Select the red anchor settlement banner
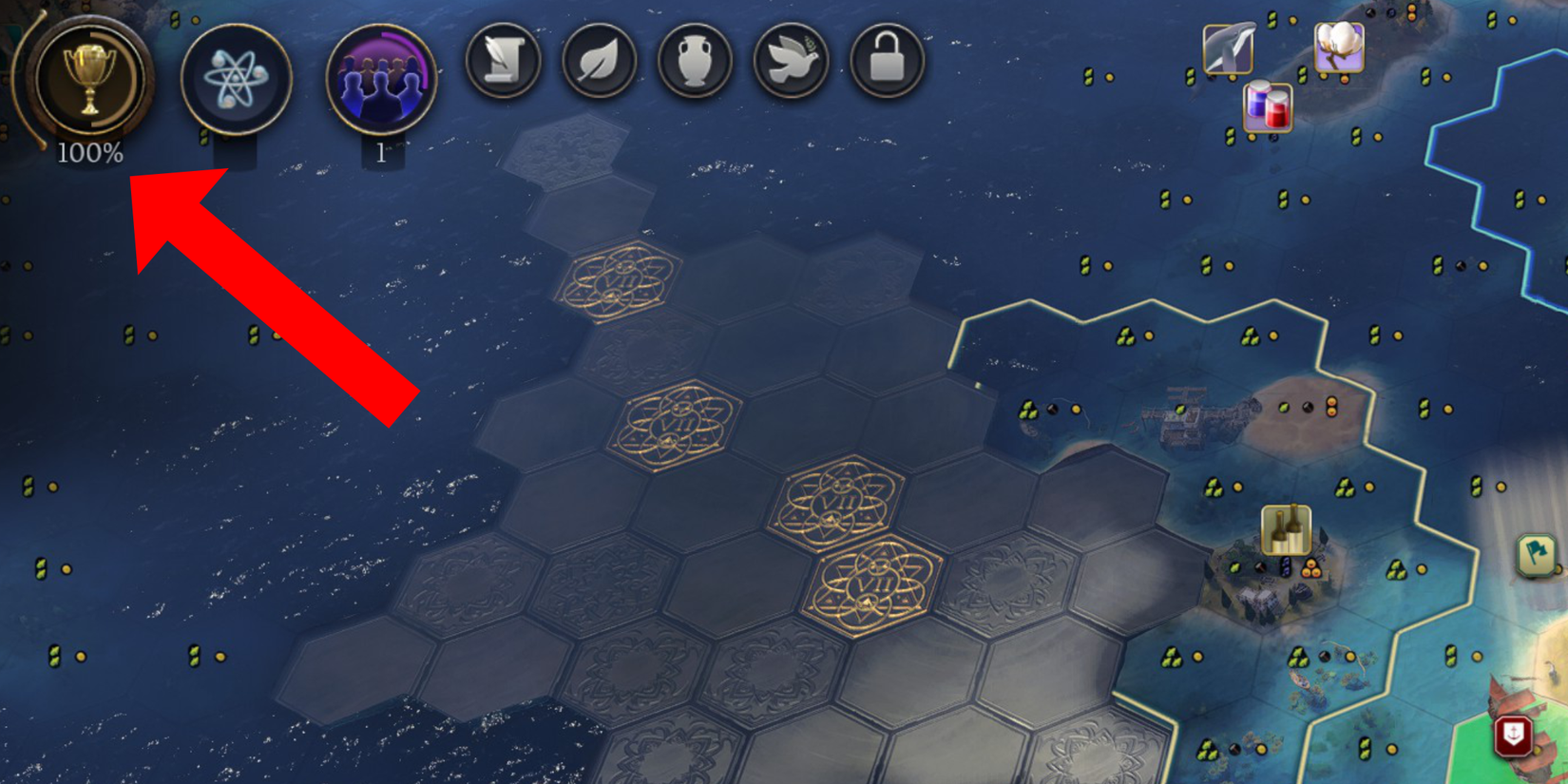 [x=1514, y=732]
